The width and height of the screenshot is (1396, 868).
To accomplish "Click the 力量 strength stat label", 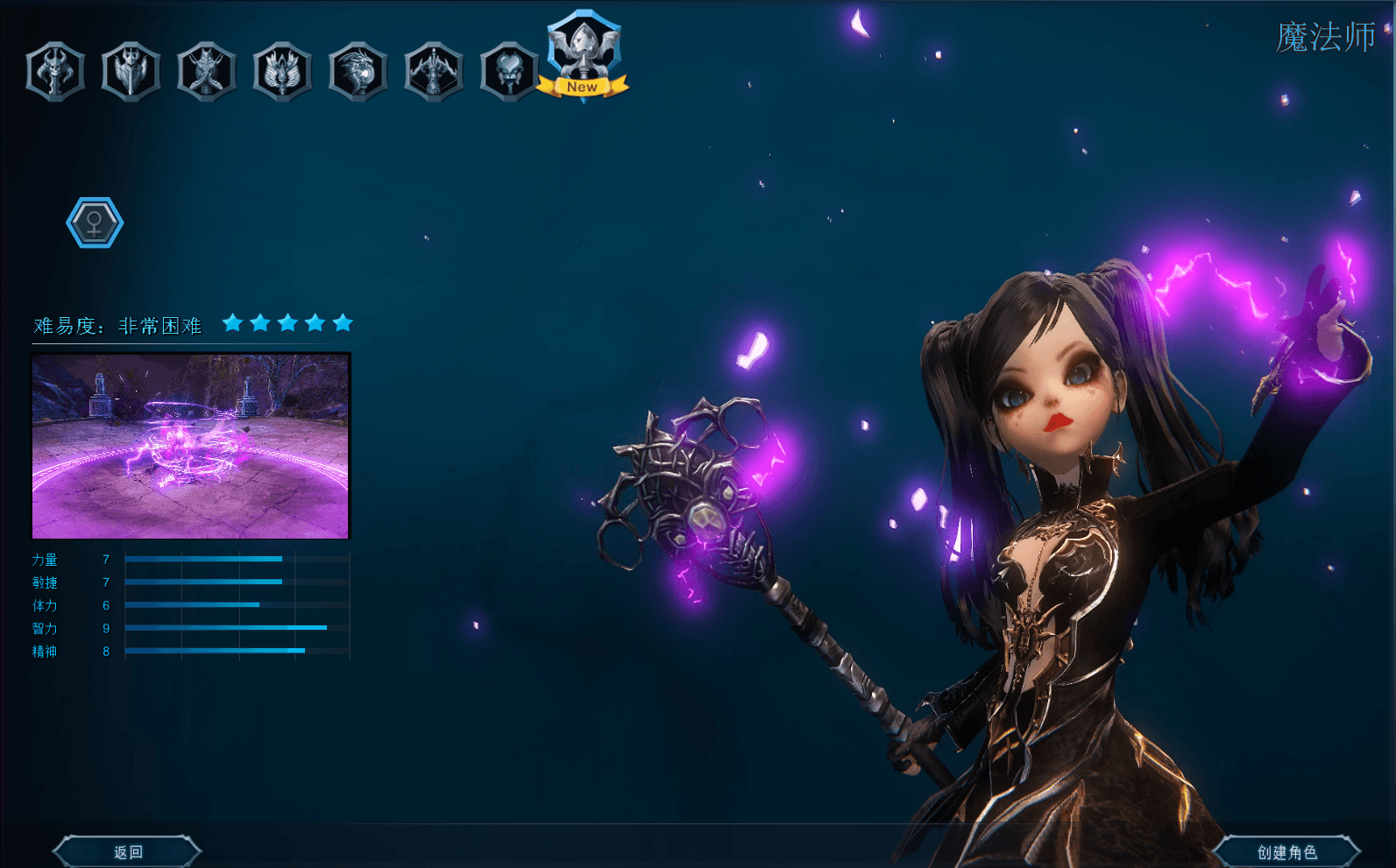I will 46,560.
